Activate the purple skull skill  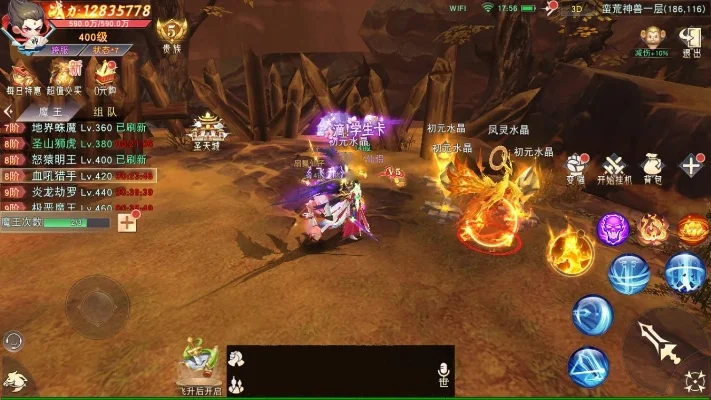tap(612, 228)
